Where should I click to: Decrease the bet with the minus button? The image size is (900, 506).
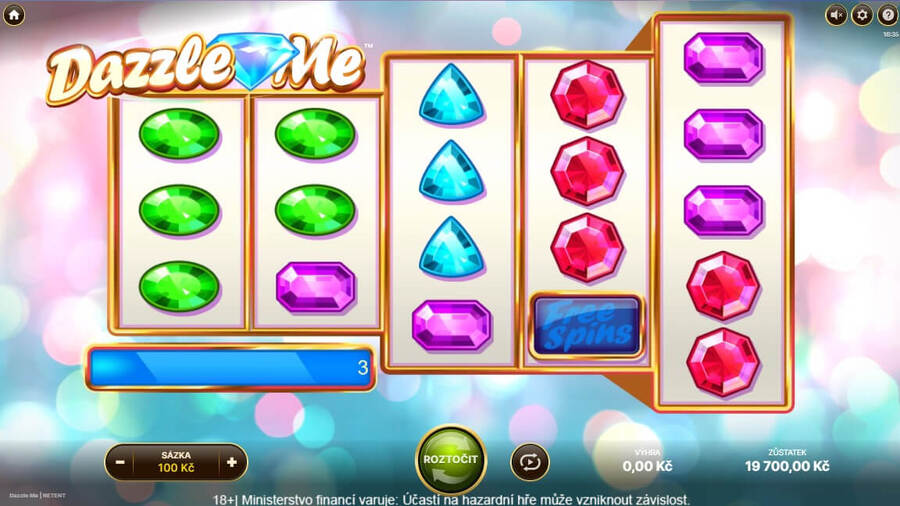click(120, 462)
